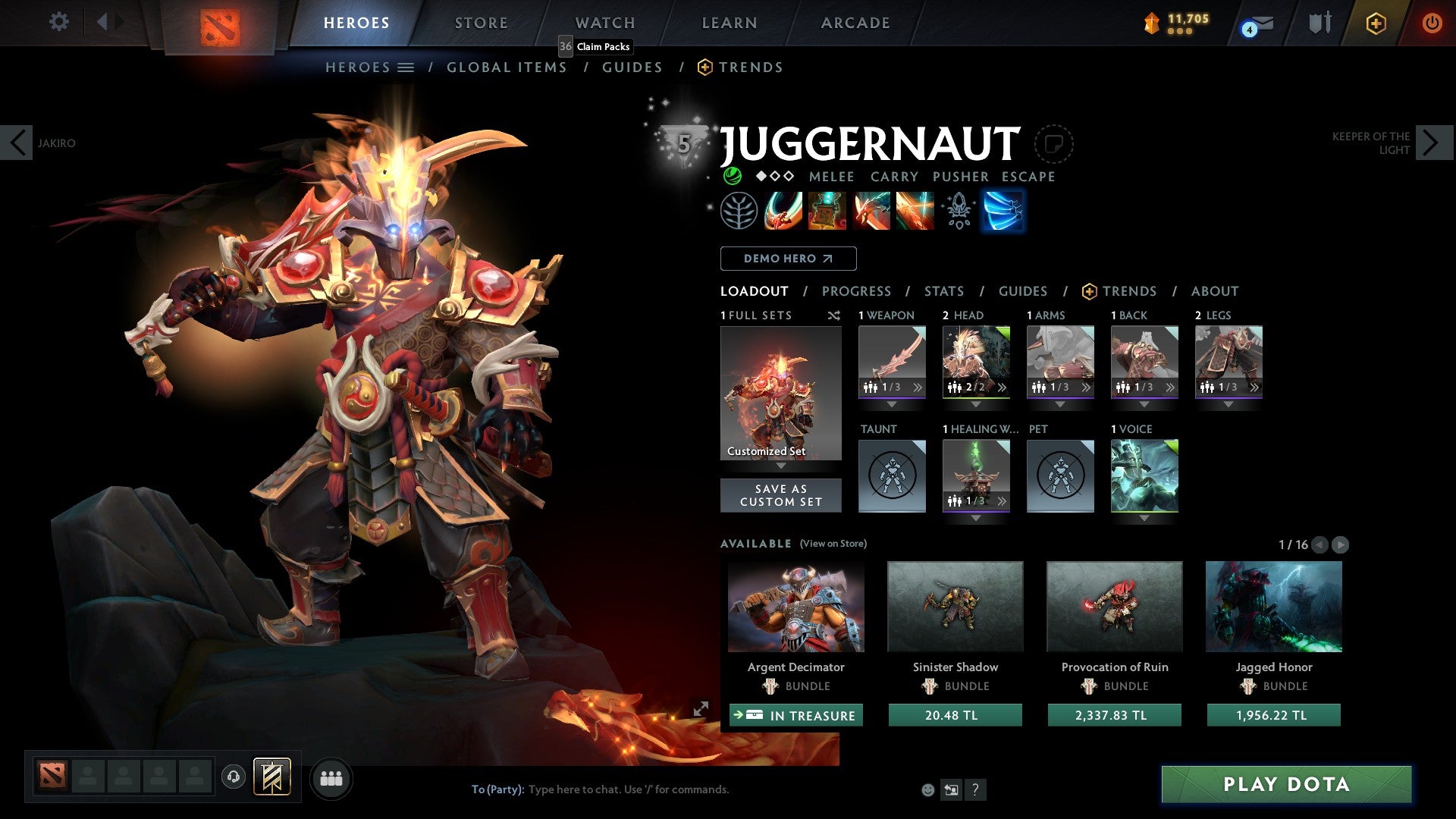
Task: Click the power button icon
Action: pos(1433,23)
